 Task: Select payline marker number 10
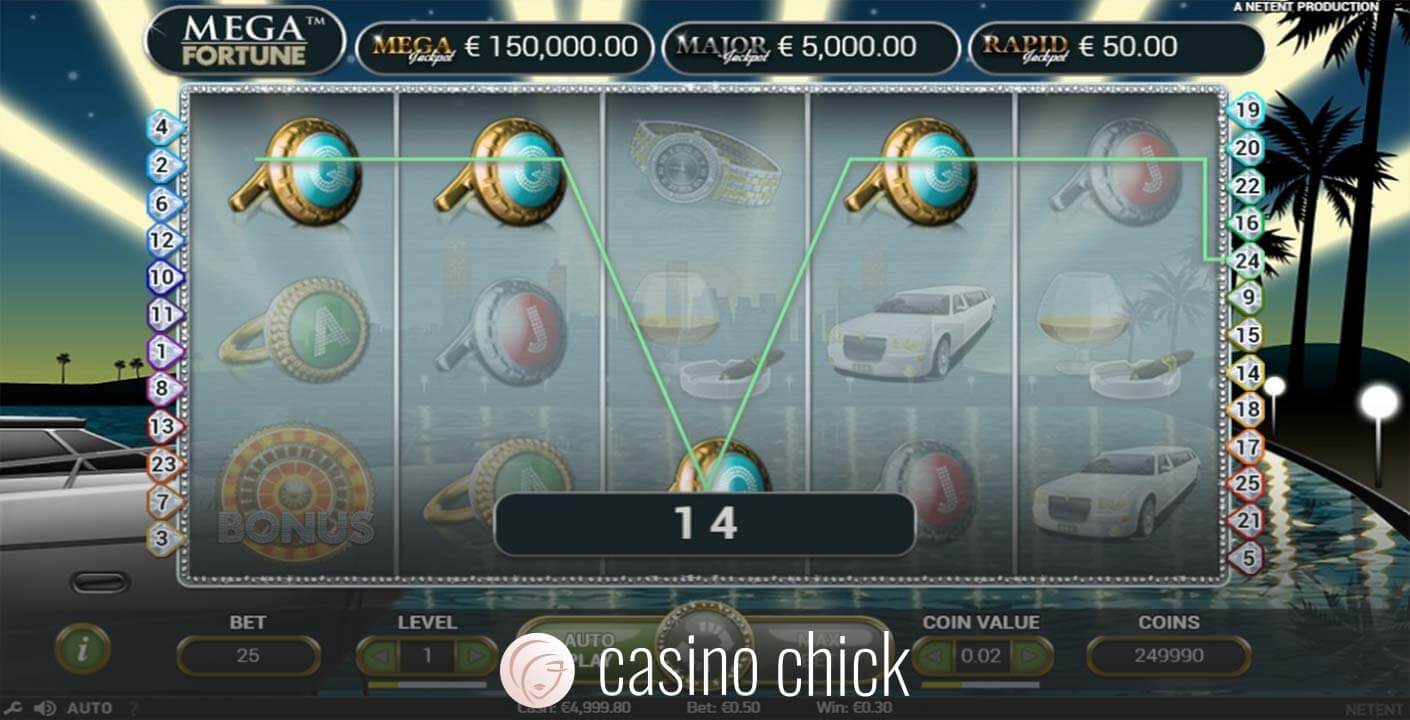pyautogui.click(x=164, y=277)
